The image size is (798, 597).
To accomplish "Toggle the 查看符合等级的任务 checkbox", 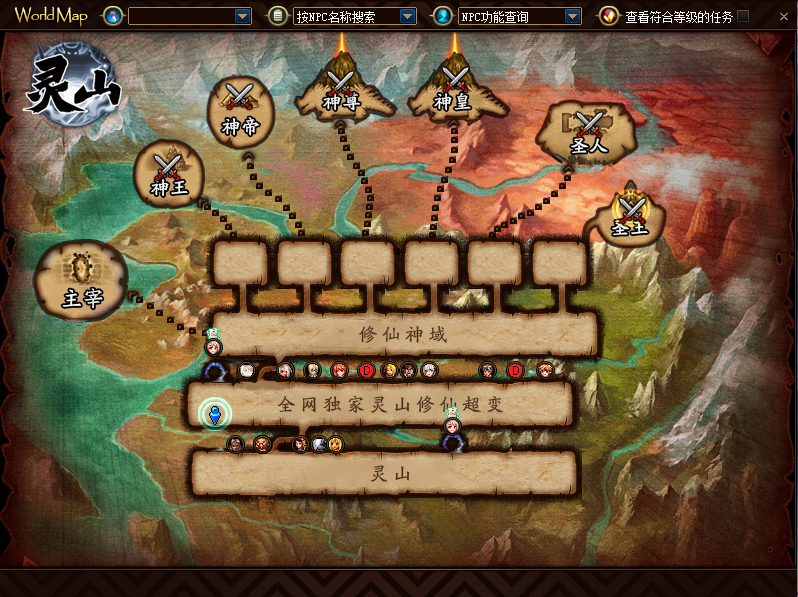I will [x=743, y=16].
